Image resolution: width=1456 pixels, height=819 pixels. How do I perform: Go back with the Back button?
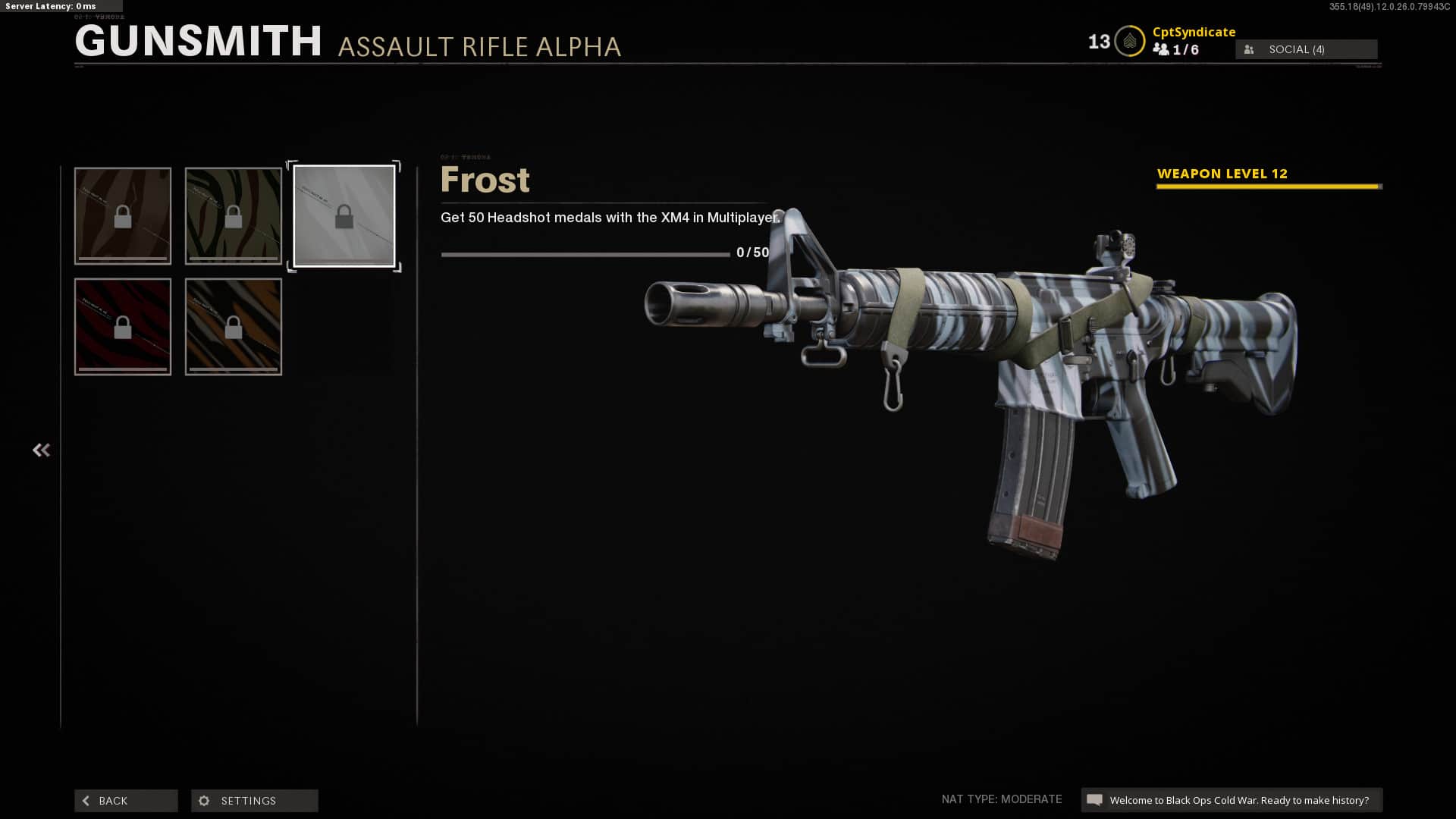point(126,801)
